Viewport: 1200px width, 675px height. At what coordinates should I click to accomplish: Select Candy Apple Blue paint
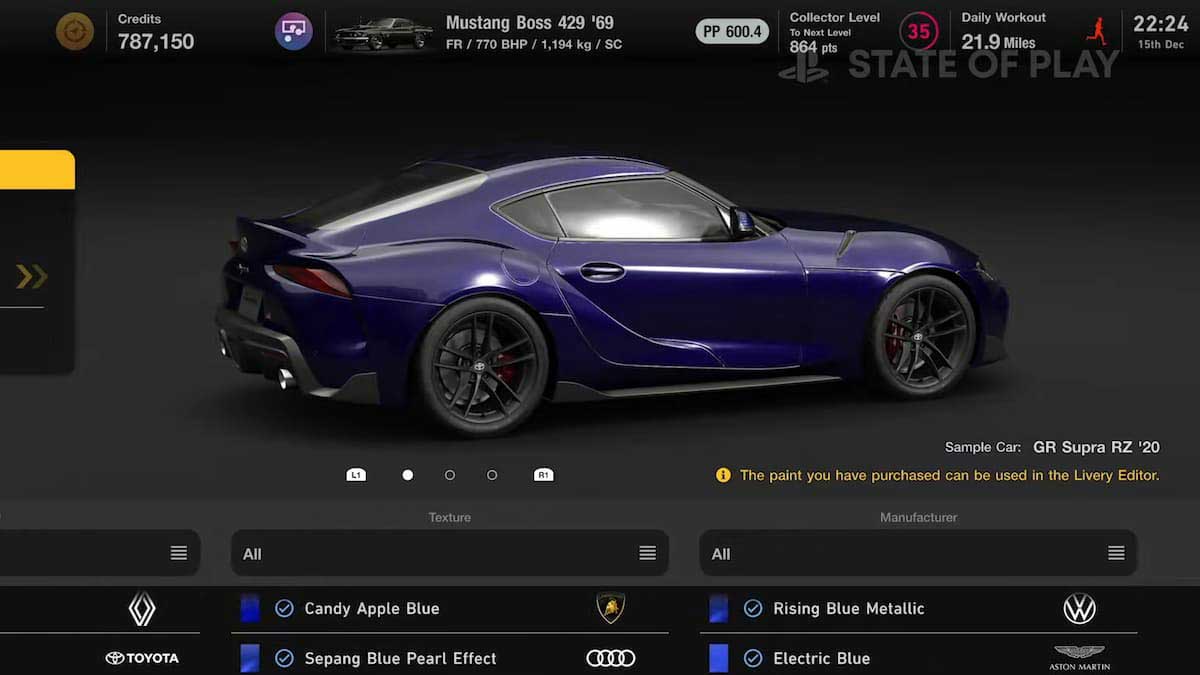pyautogui.click(x=372, y=608)
